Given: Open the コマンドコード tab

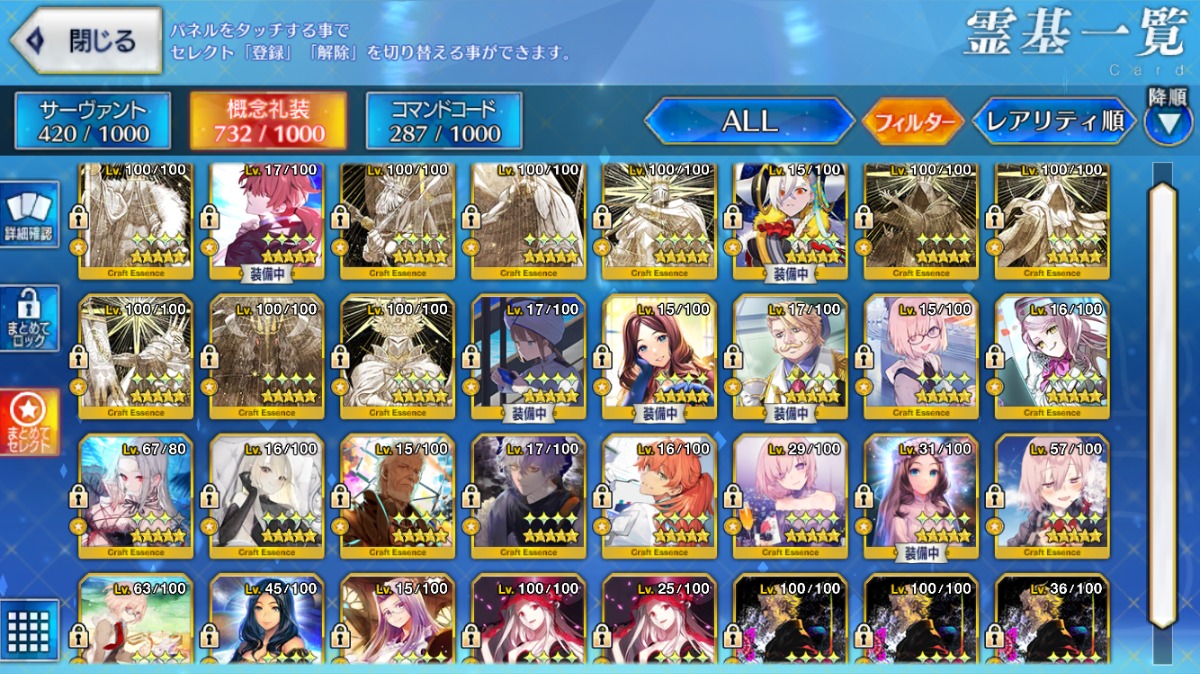Looking at the screenshot, I should pos(444,121).
